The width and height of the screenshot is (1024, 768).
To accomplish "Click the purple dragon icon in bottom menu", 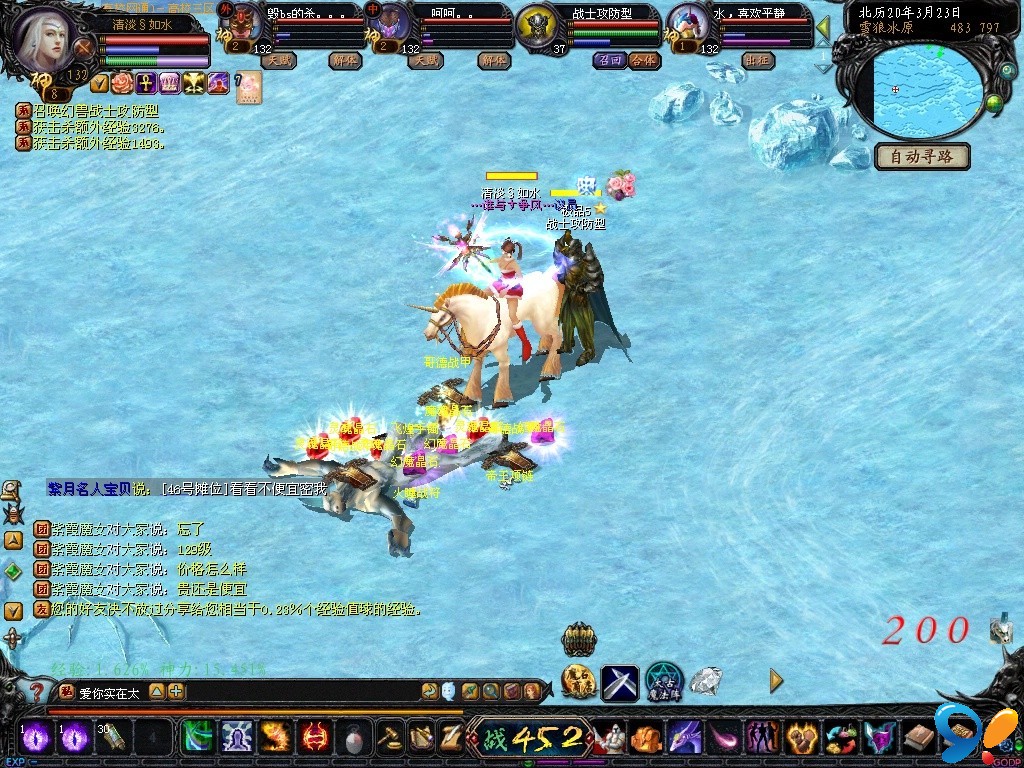I will 685,739.
